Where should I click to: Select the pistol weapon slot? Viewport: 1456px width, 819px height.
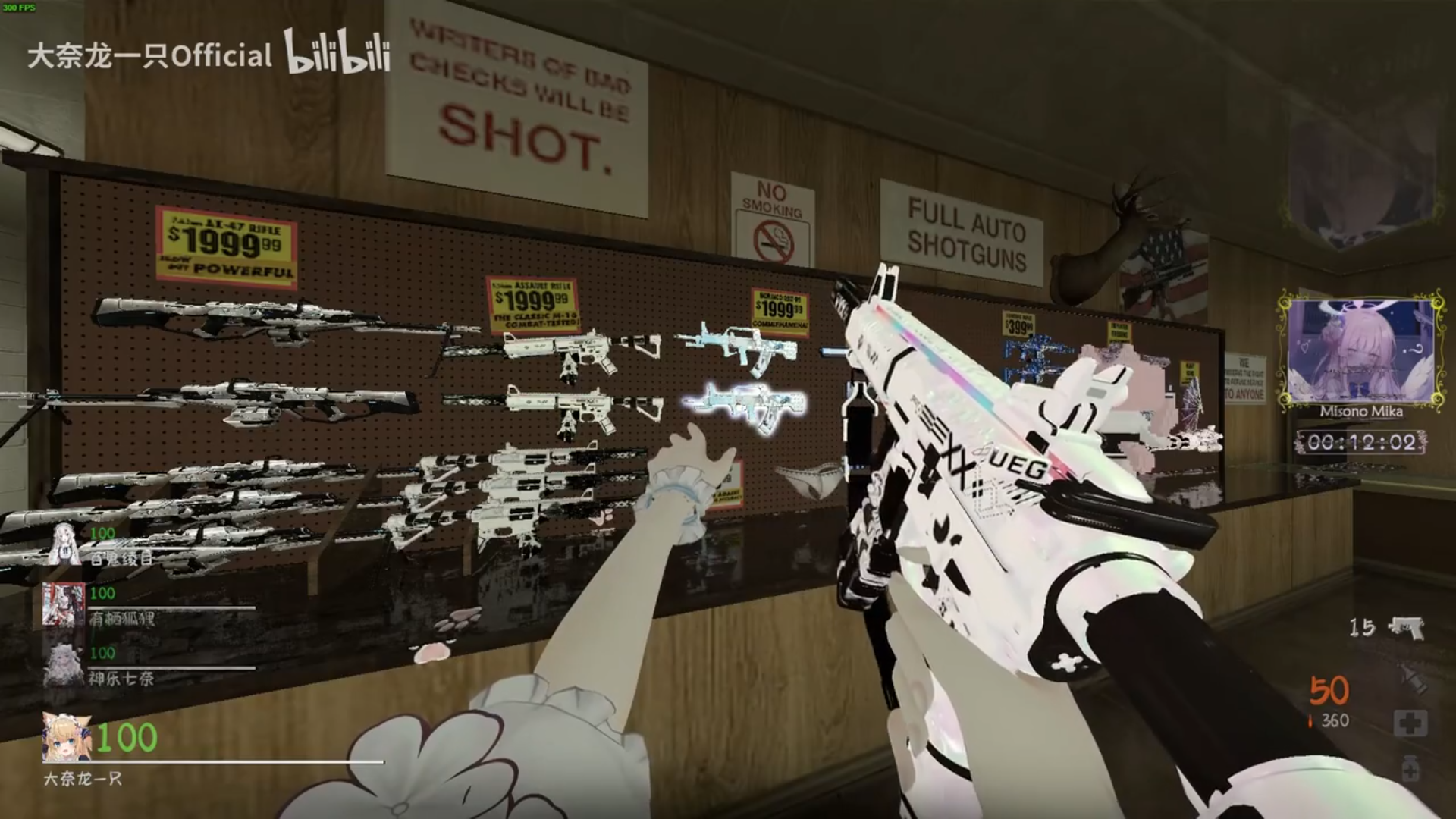pos(1405,628)
